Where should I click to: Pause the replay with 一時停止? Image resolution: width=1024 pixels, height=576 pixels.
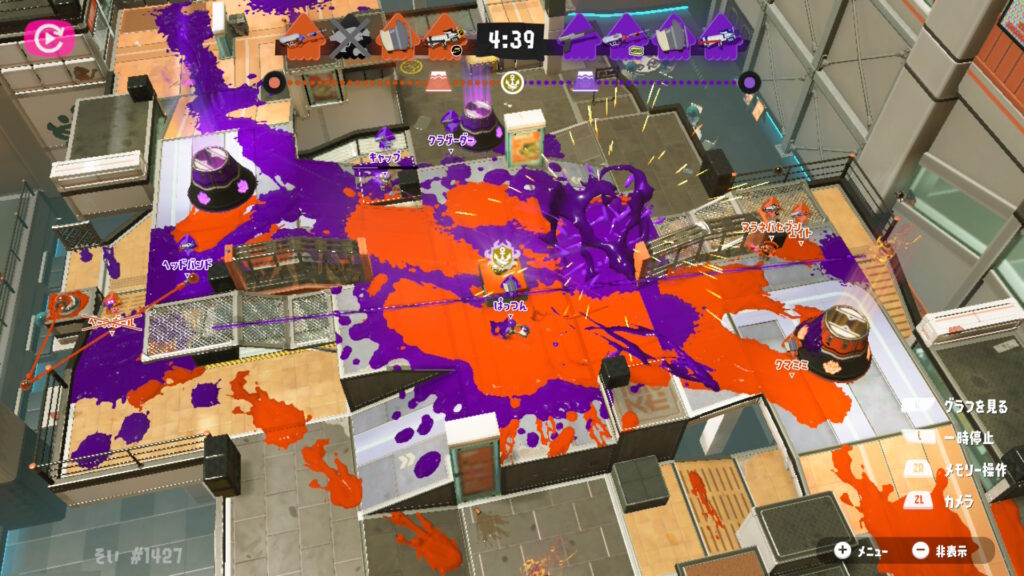962,437
